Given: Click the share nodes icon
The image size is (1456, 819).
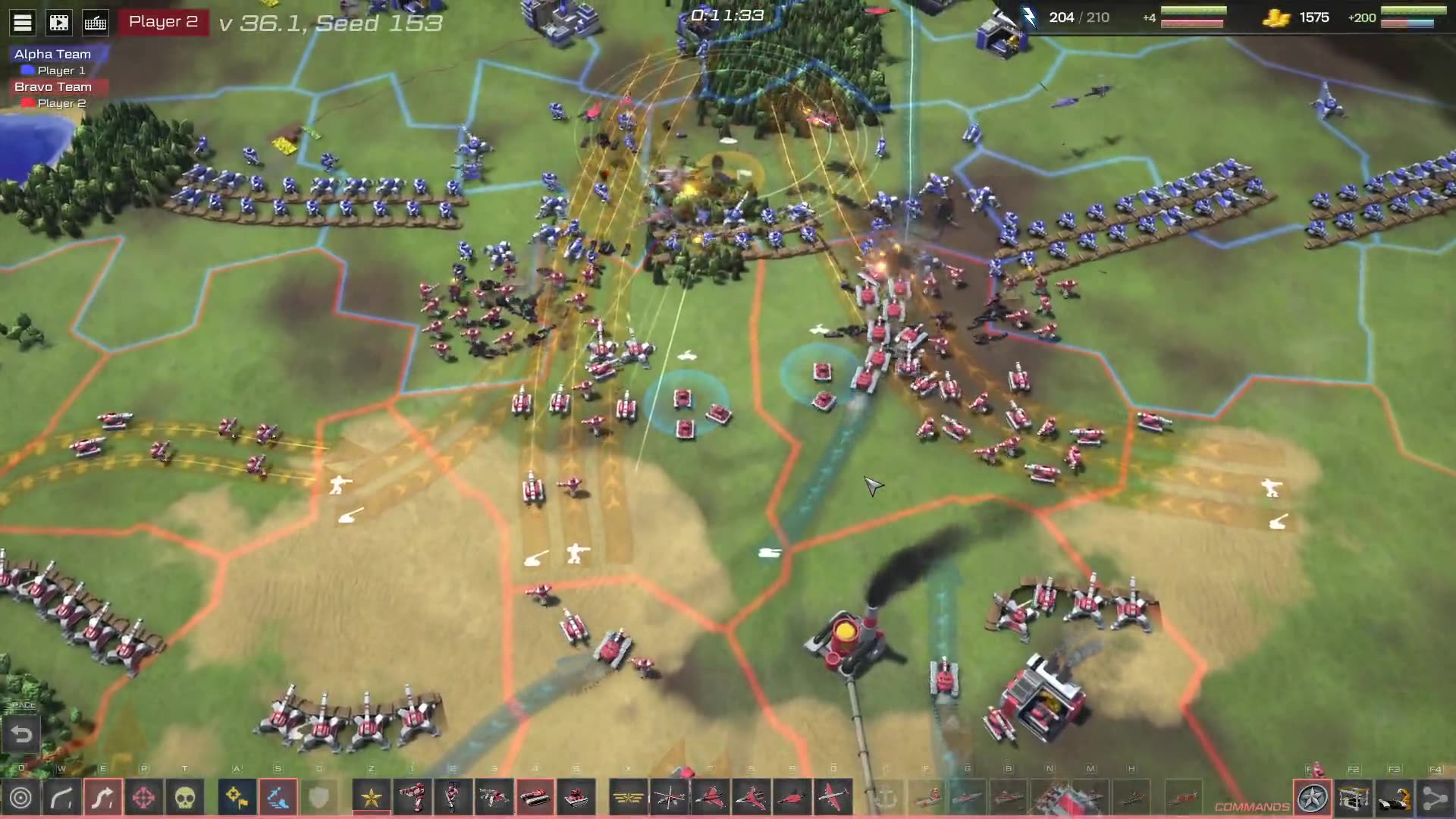Looking at the screenshot, I should pos(1435,798).
